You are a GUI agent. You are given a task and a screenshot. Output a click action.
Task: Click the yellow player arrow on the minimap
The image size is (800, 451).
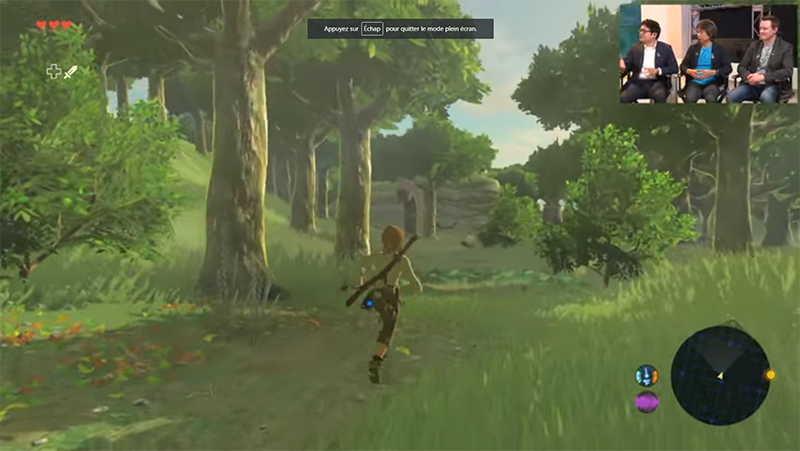pyautogui.click(x=720, y=376)
